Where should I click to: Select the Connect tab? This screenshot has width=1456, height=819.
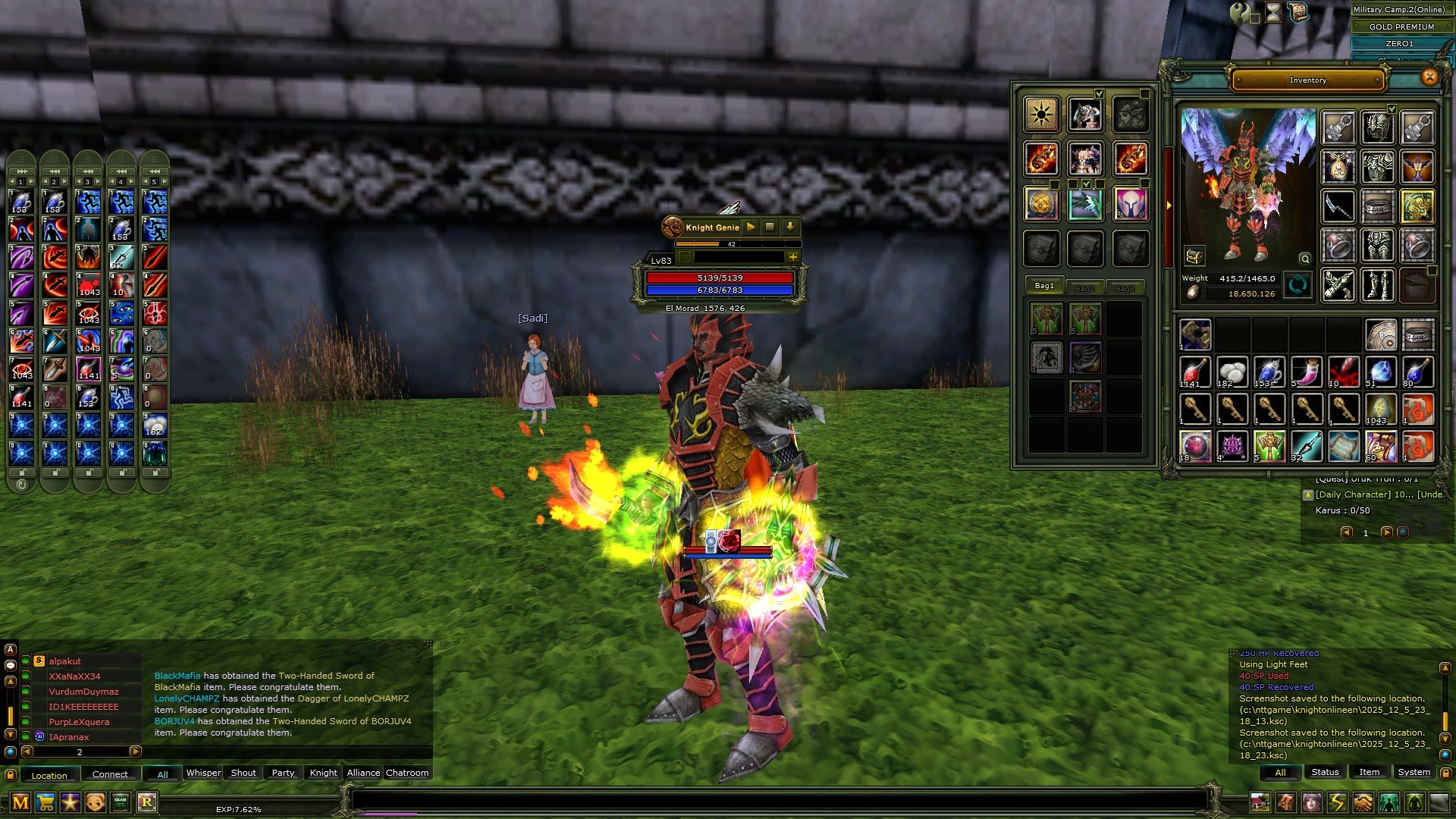tap(110, 774)
